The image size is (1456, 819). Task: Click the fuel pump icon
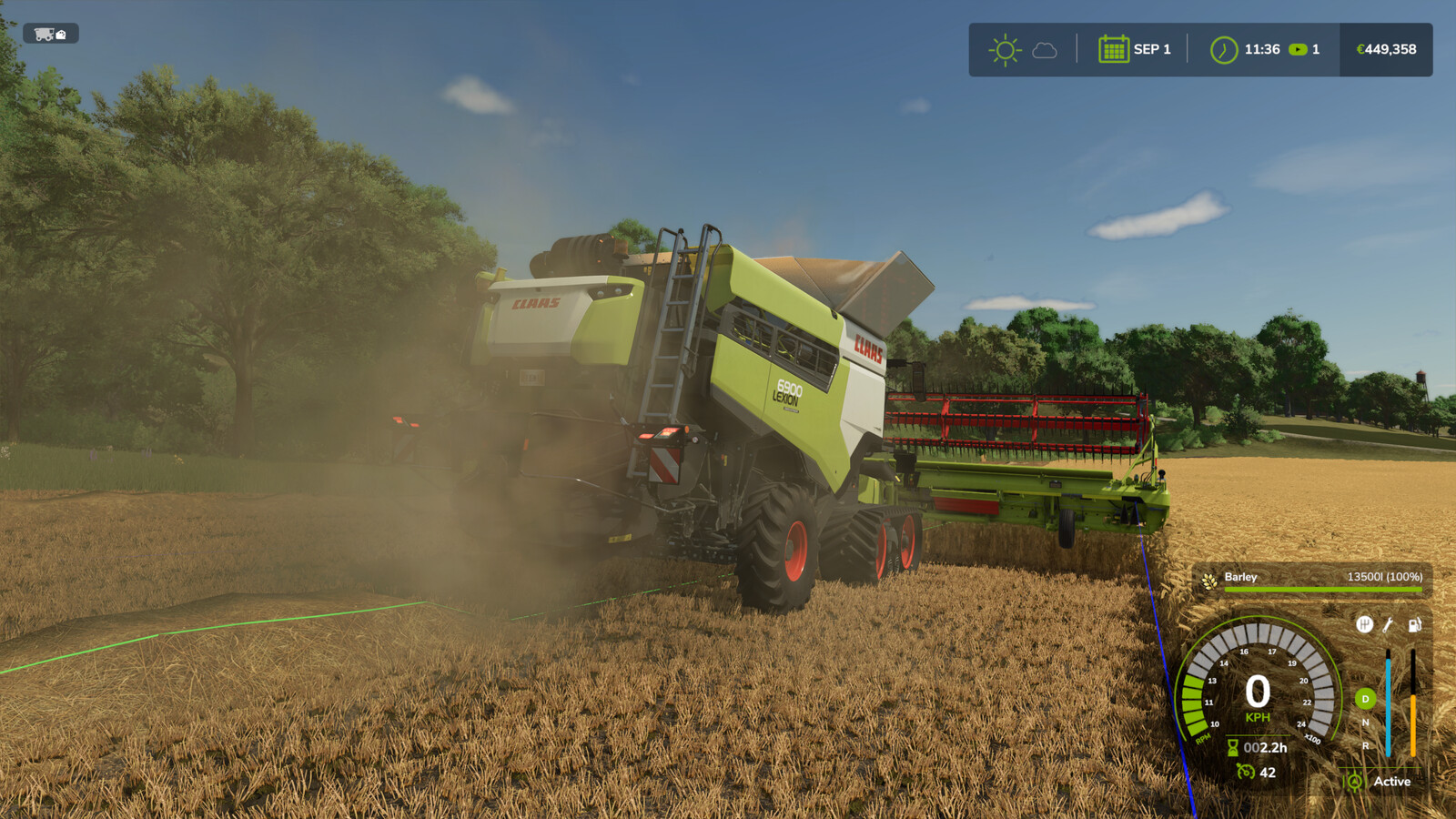1414,626
